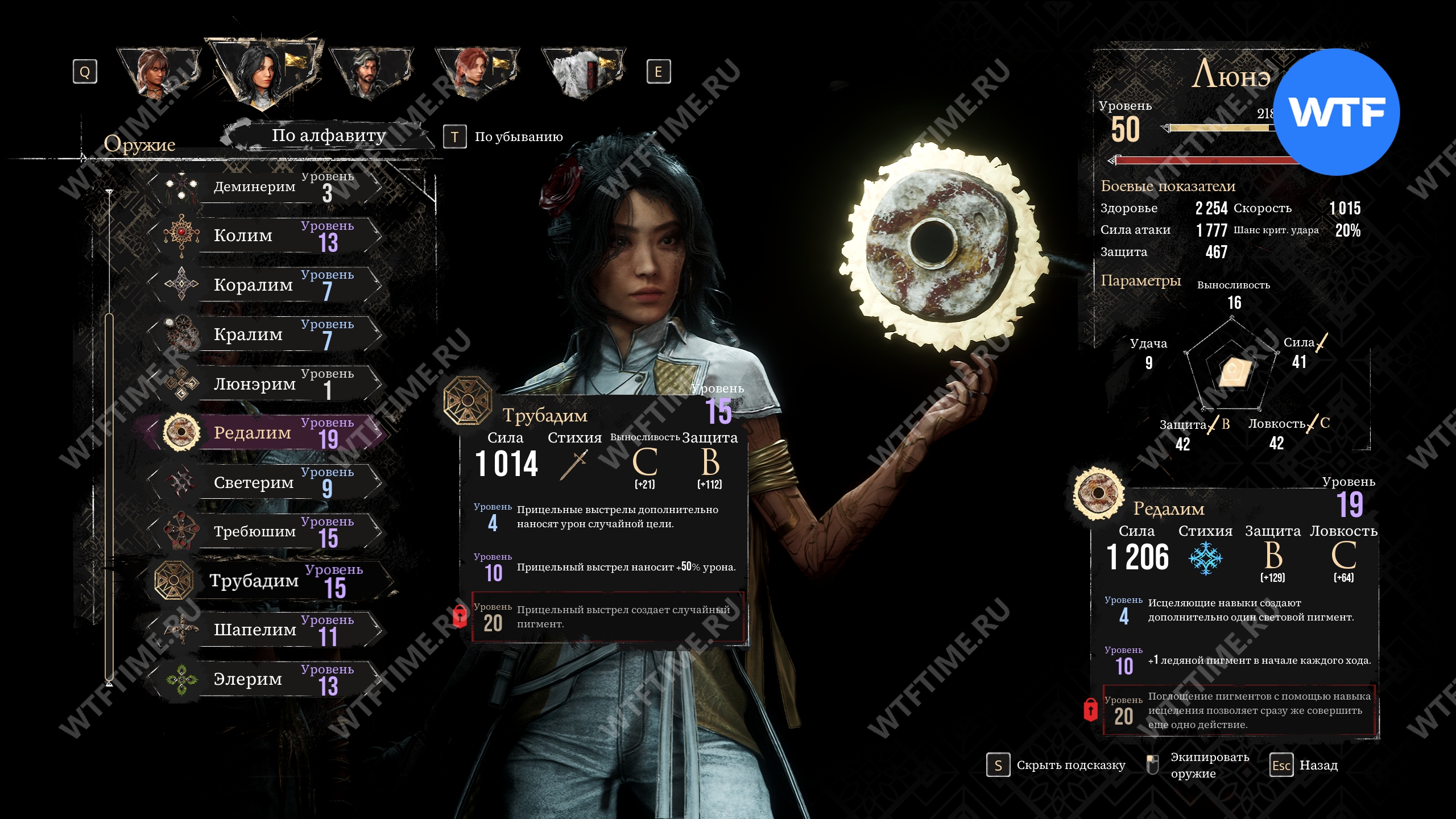
Task: Choose the Шапелим weapon entry
Action: [263, 630]
